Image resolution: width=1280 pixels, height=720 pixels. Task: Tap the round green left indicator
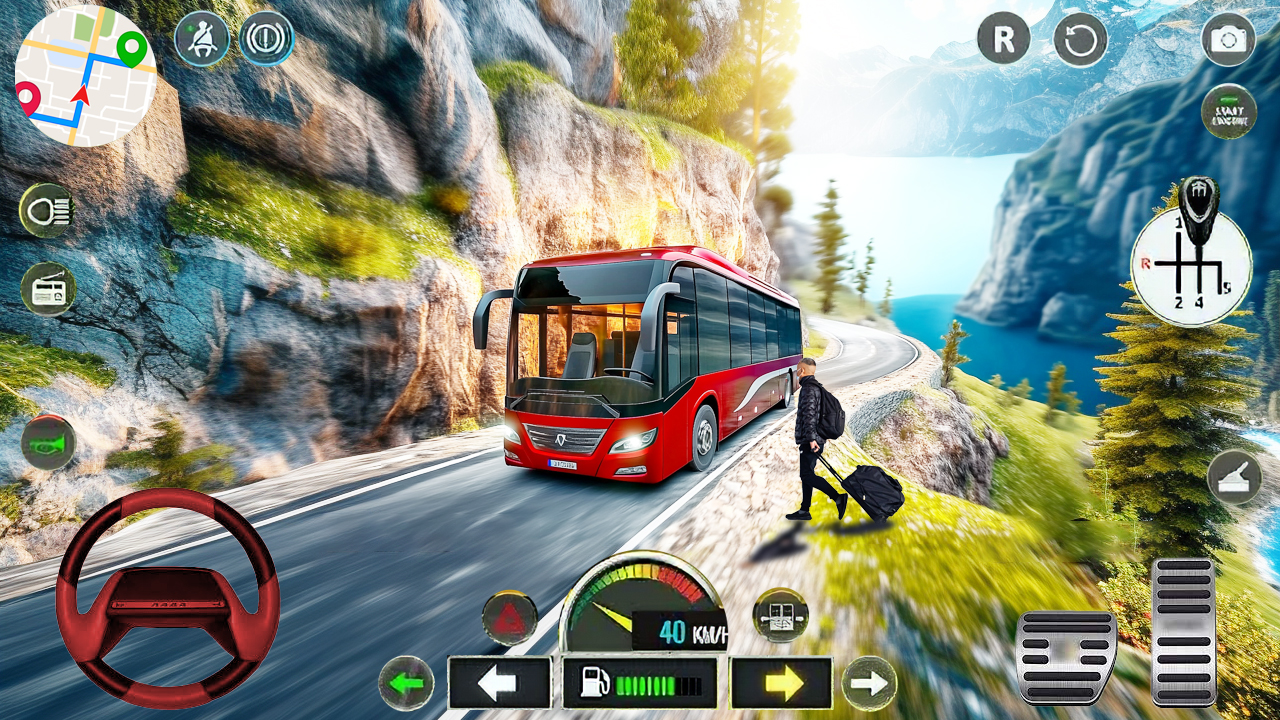point(406,684)
